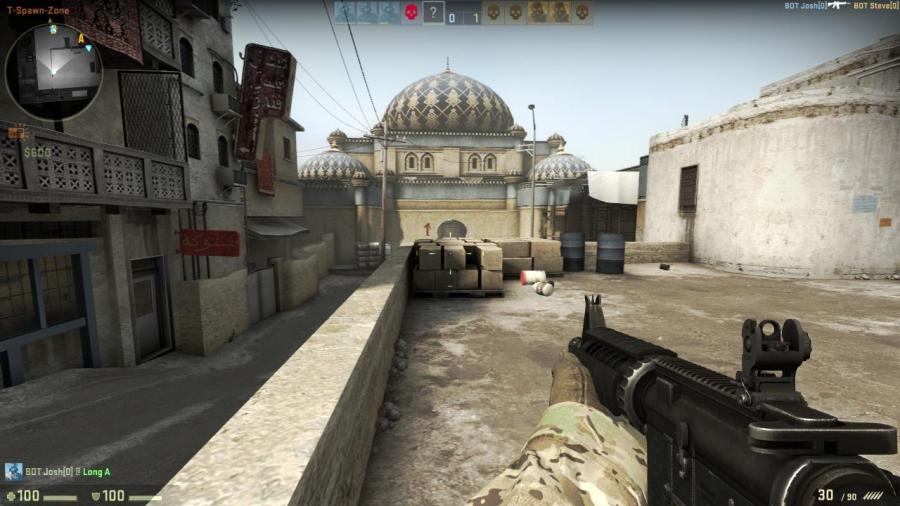Click the circular radar minimap
The image size is (900, 506).
click(x=53, y=72)
